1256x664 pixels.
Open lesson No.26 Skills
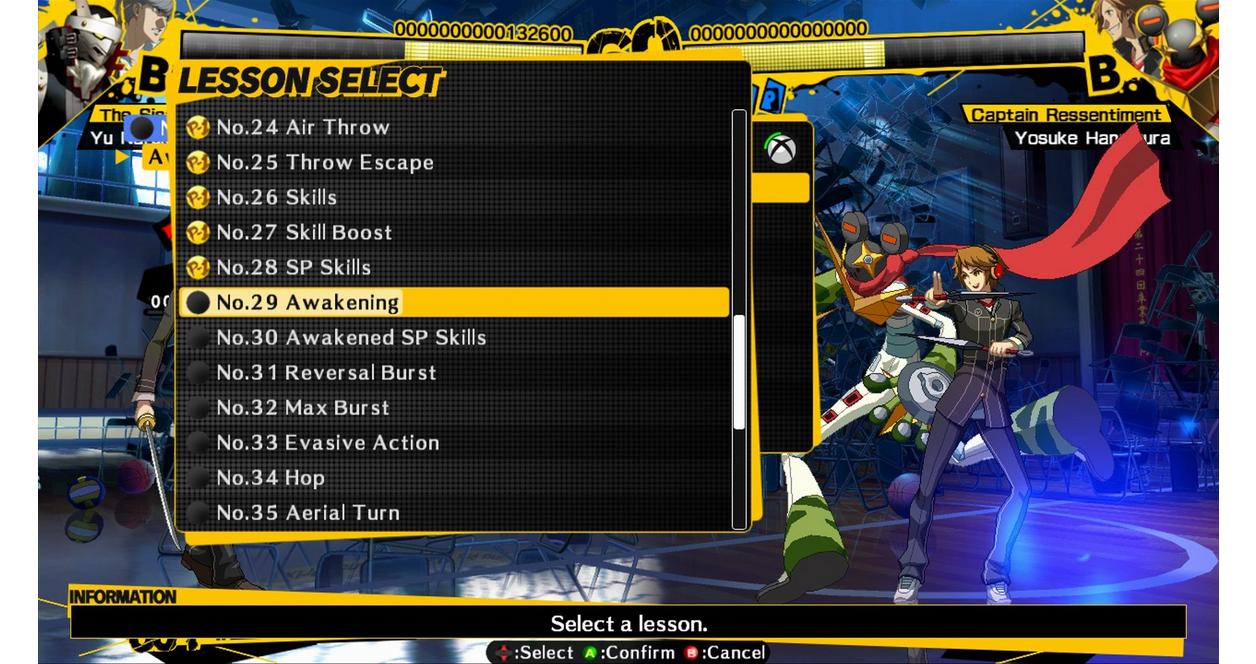(x=277, y=197)
